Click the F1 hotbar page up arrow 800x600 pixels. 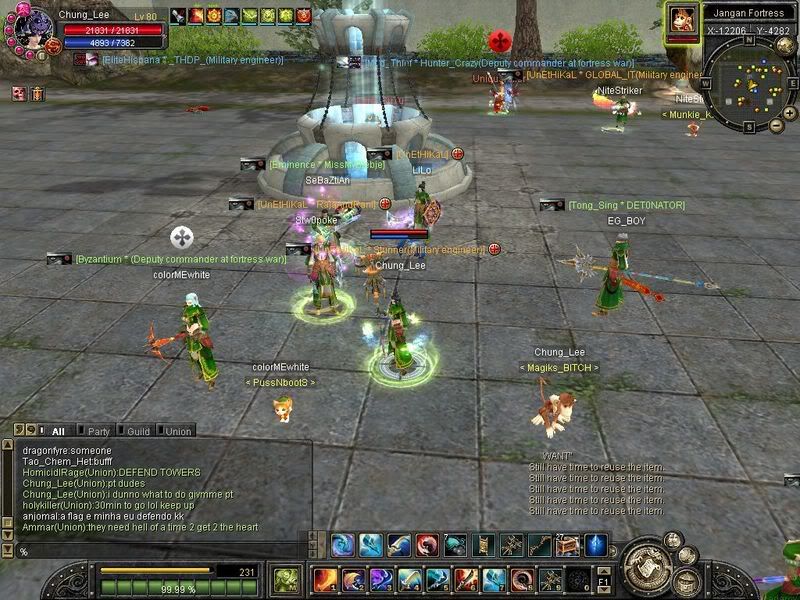603,568
